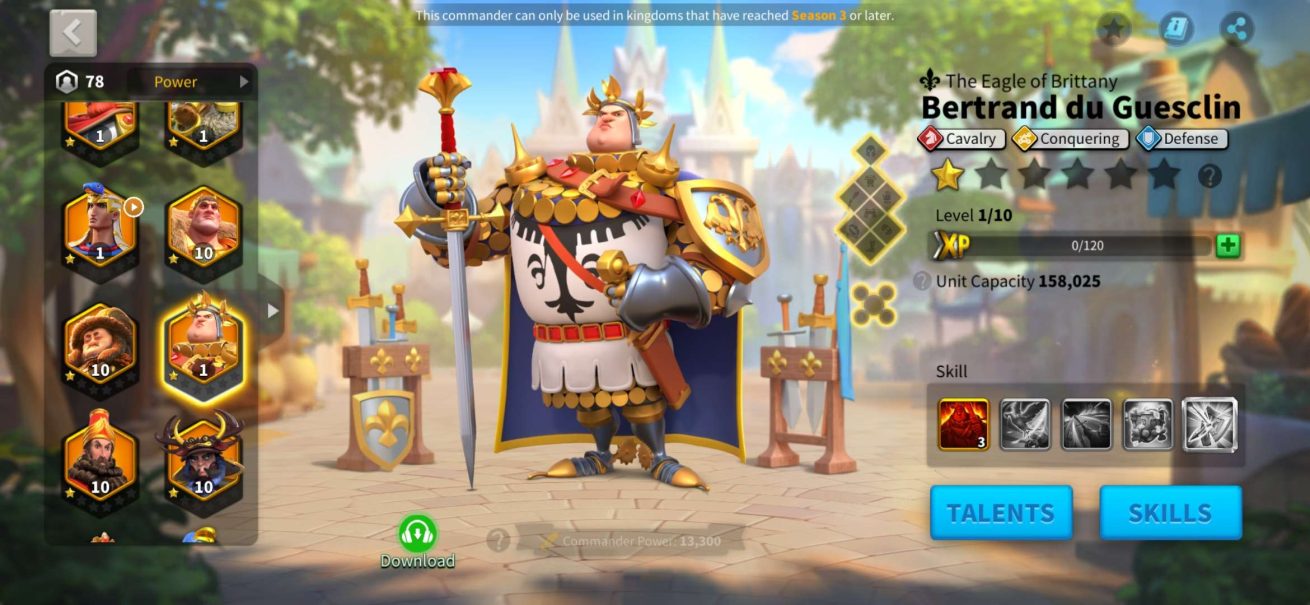1310x605 pixels.
Task: Inspect the red active skill icon
Action: click(963, 424)
